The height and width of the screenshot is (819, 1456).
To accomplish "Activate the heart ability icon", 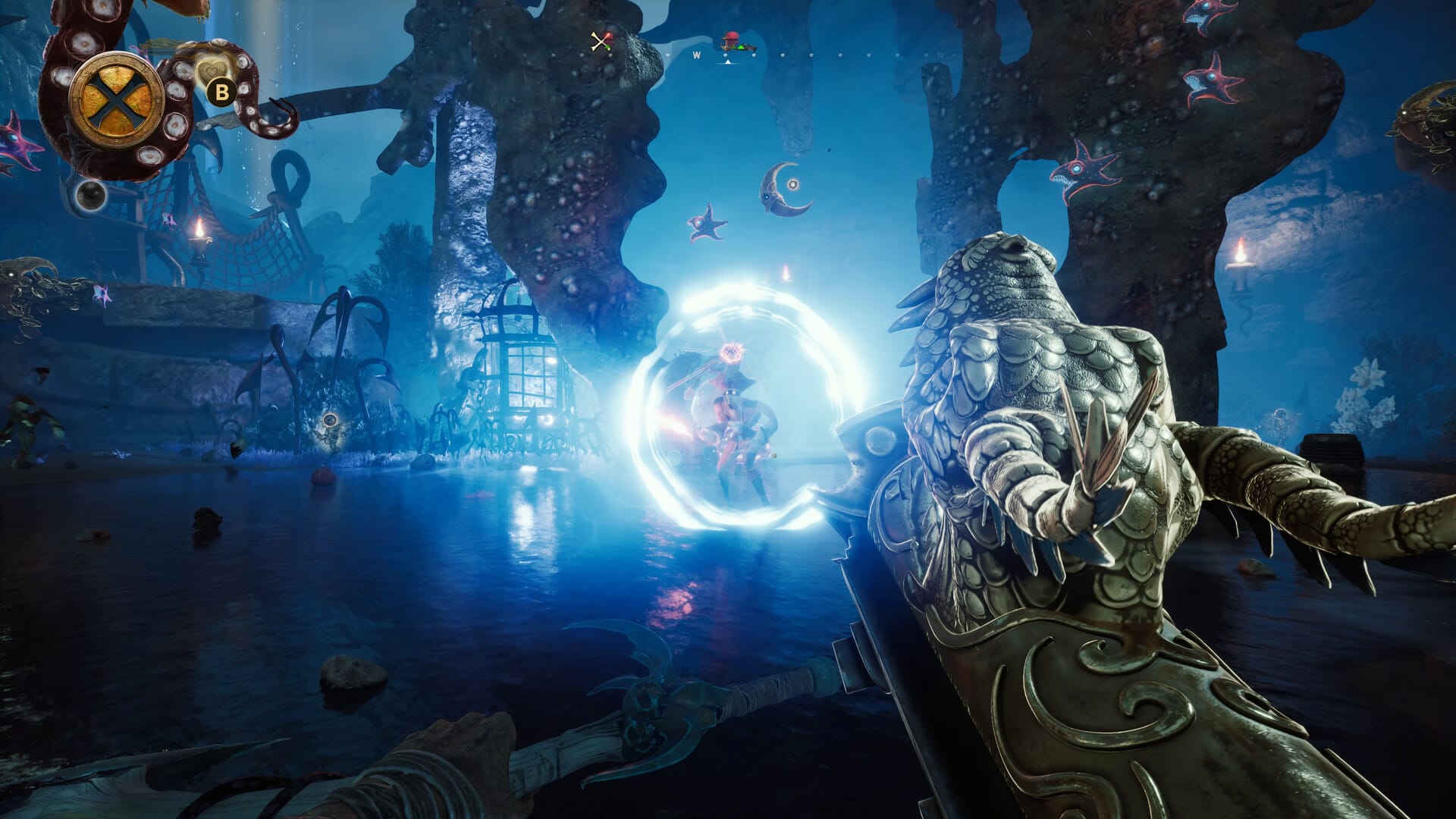I will click(210, 71).
